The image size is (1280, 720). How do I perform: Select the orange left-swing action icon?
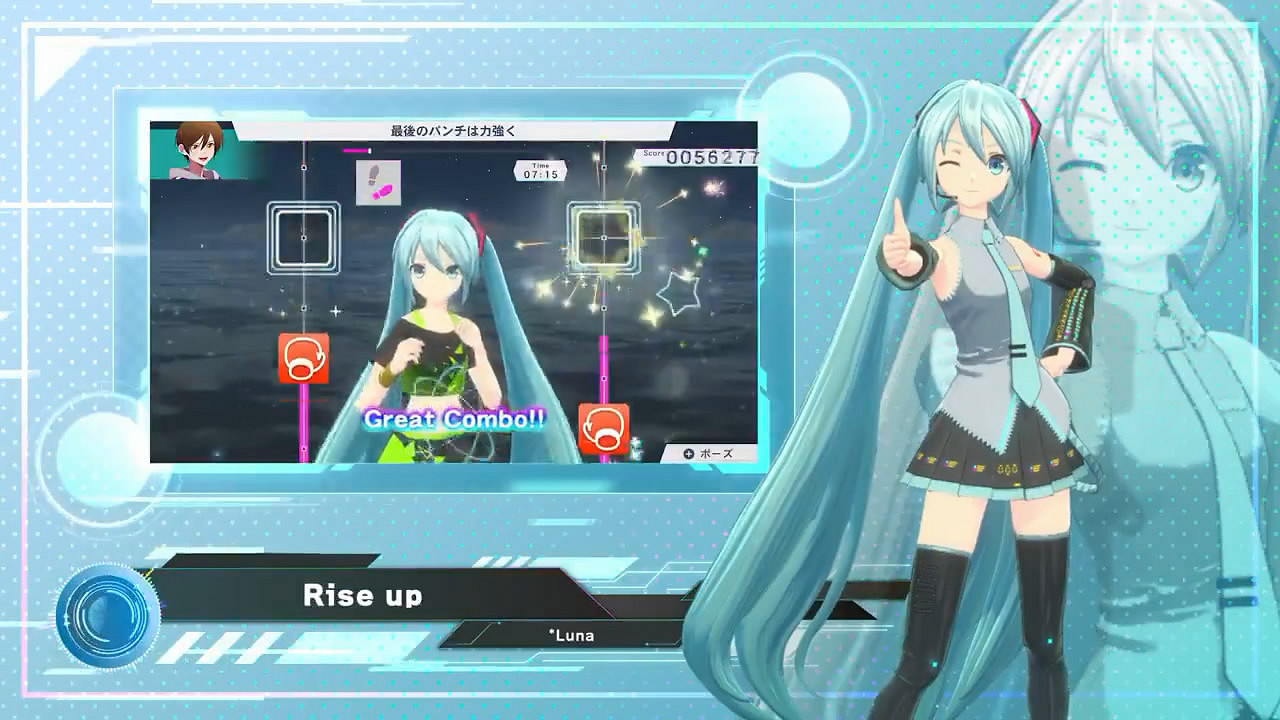(304, 360)
